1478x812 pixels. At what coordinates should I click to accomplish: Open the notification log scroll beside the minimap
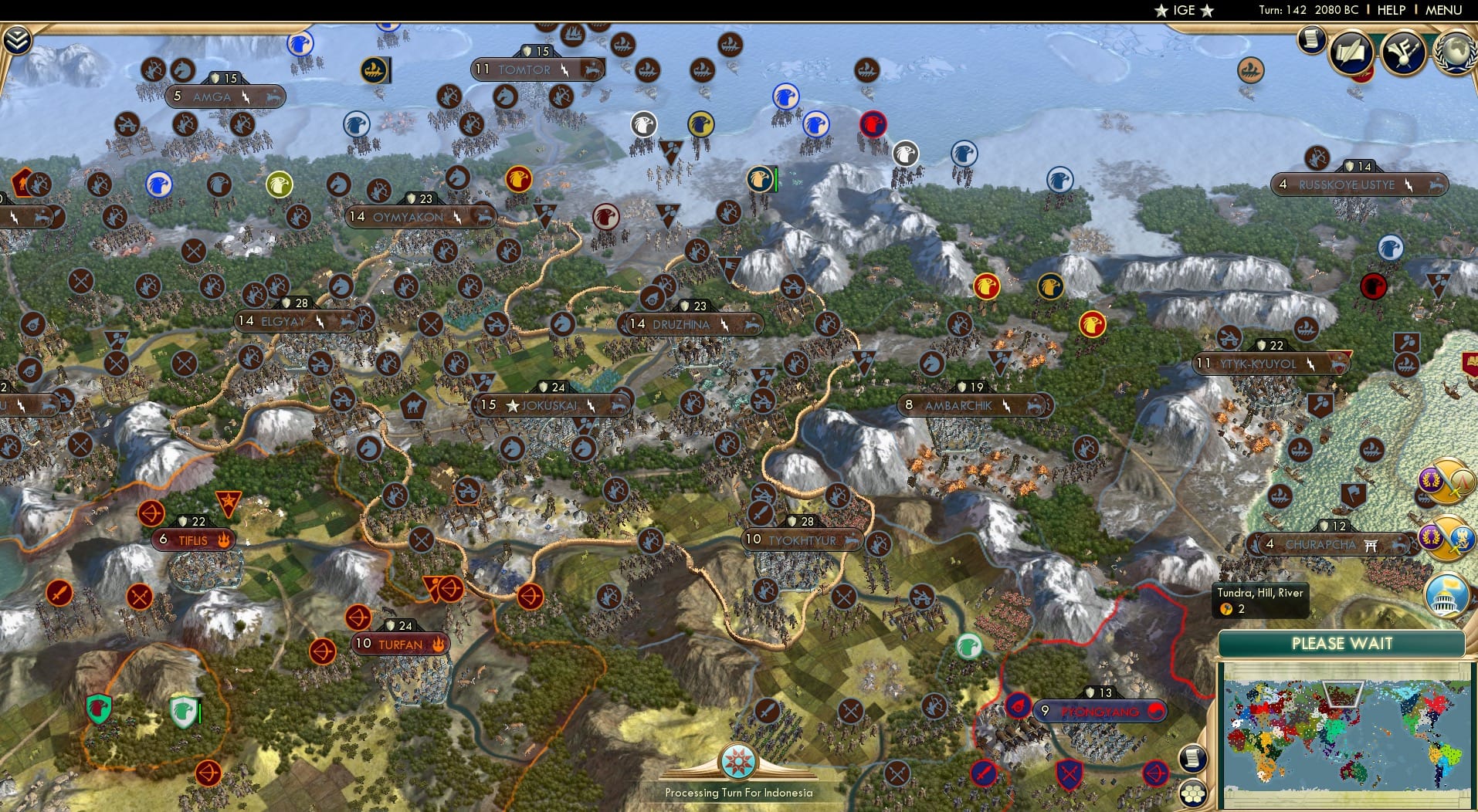coord(1193,756)
